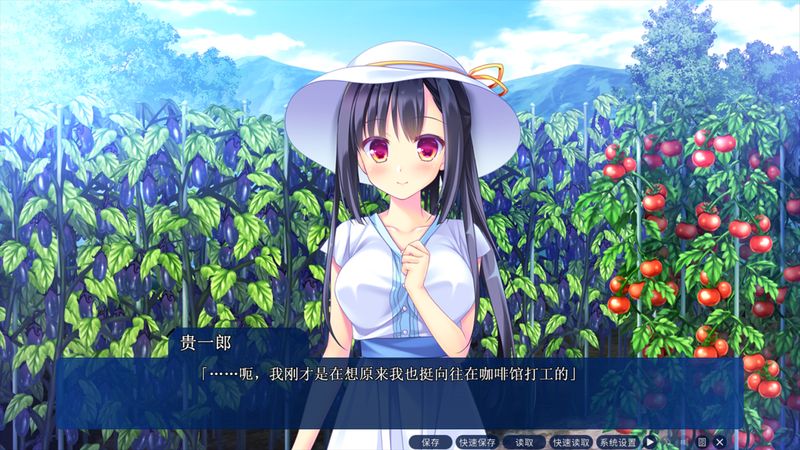
Task: Click the 快速保存 quick save button
Action: [477, 441]
